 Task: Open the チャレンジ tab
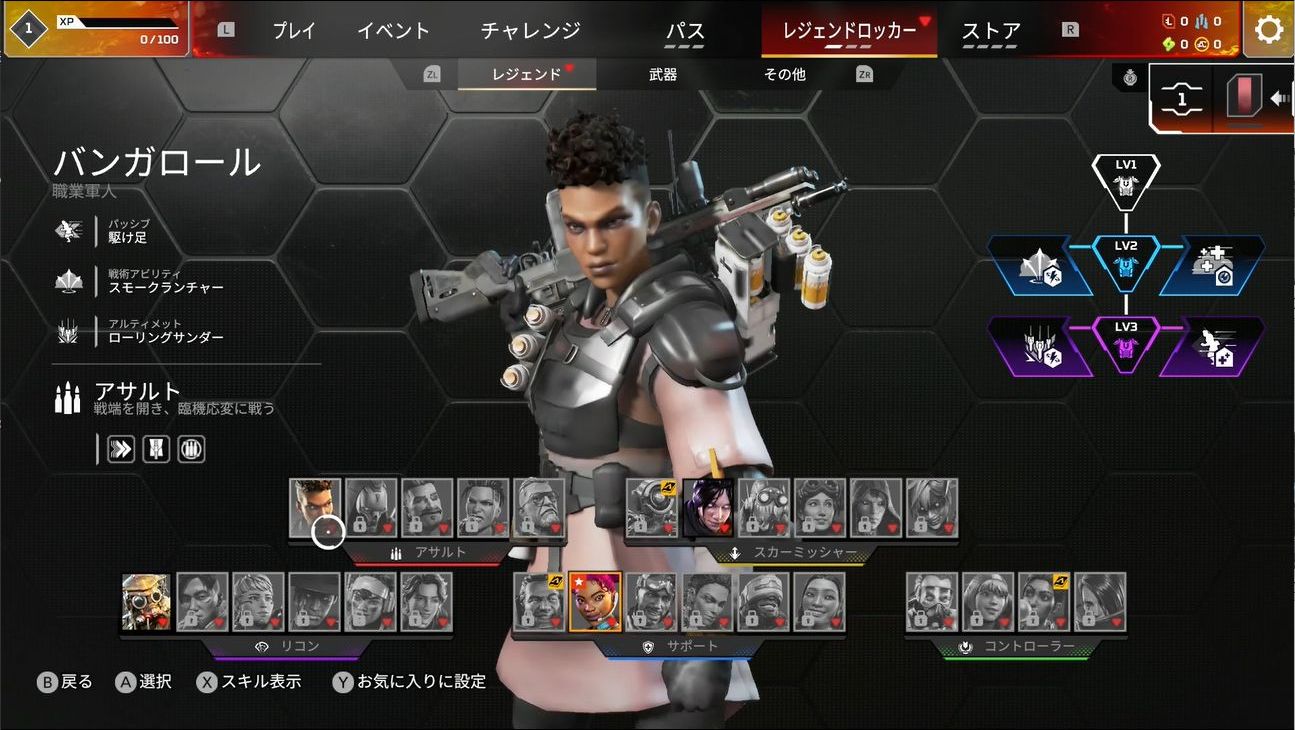(x=530, y=30)
